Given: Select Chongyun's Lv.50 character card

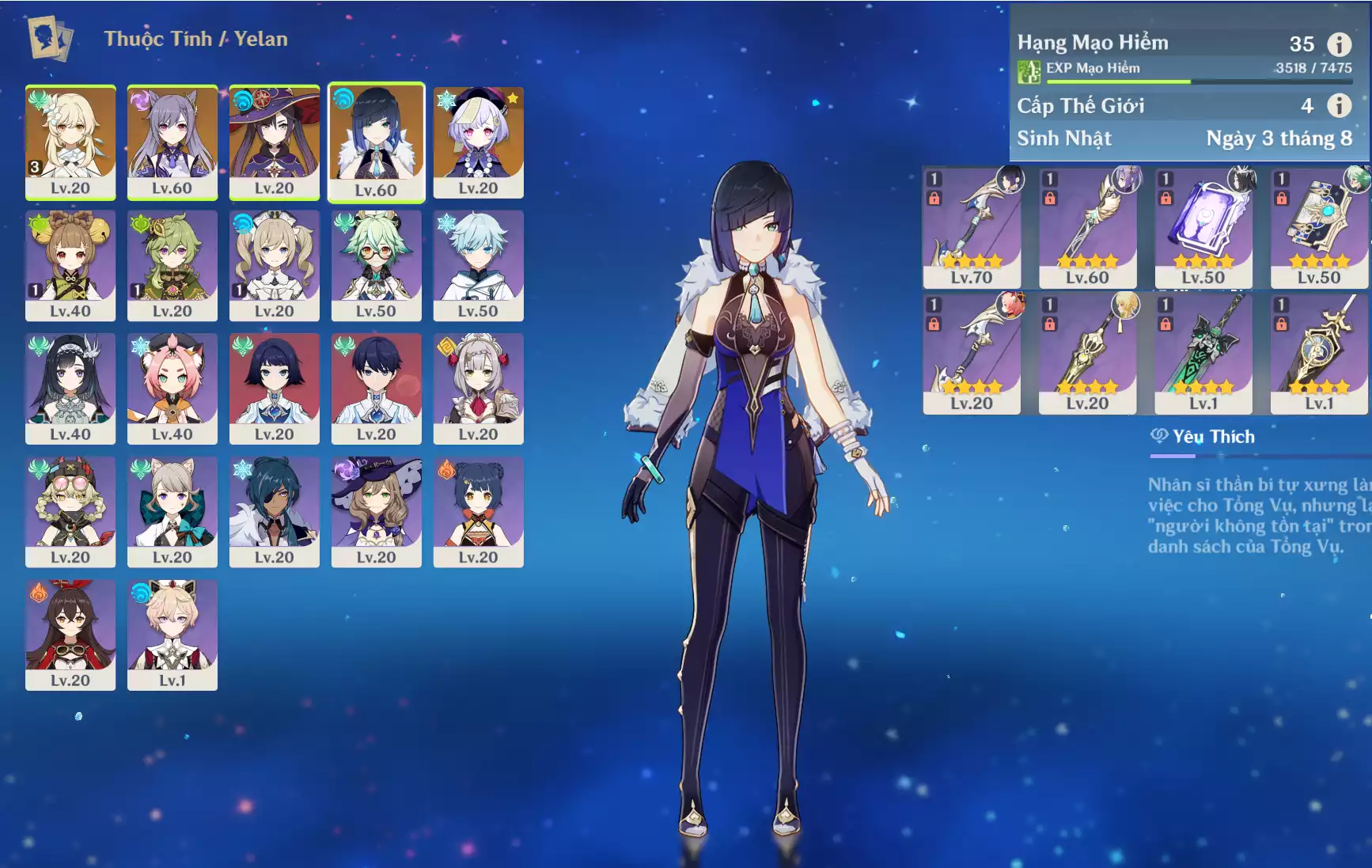Looking at the screenshot, I should coord(478,264).
